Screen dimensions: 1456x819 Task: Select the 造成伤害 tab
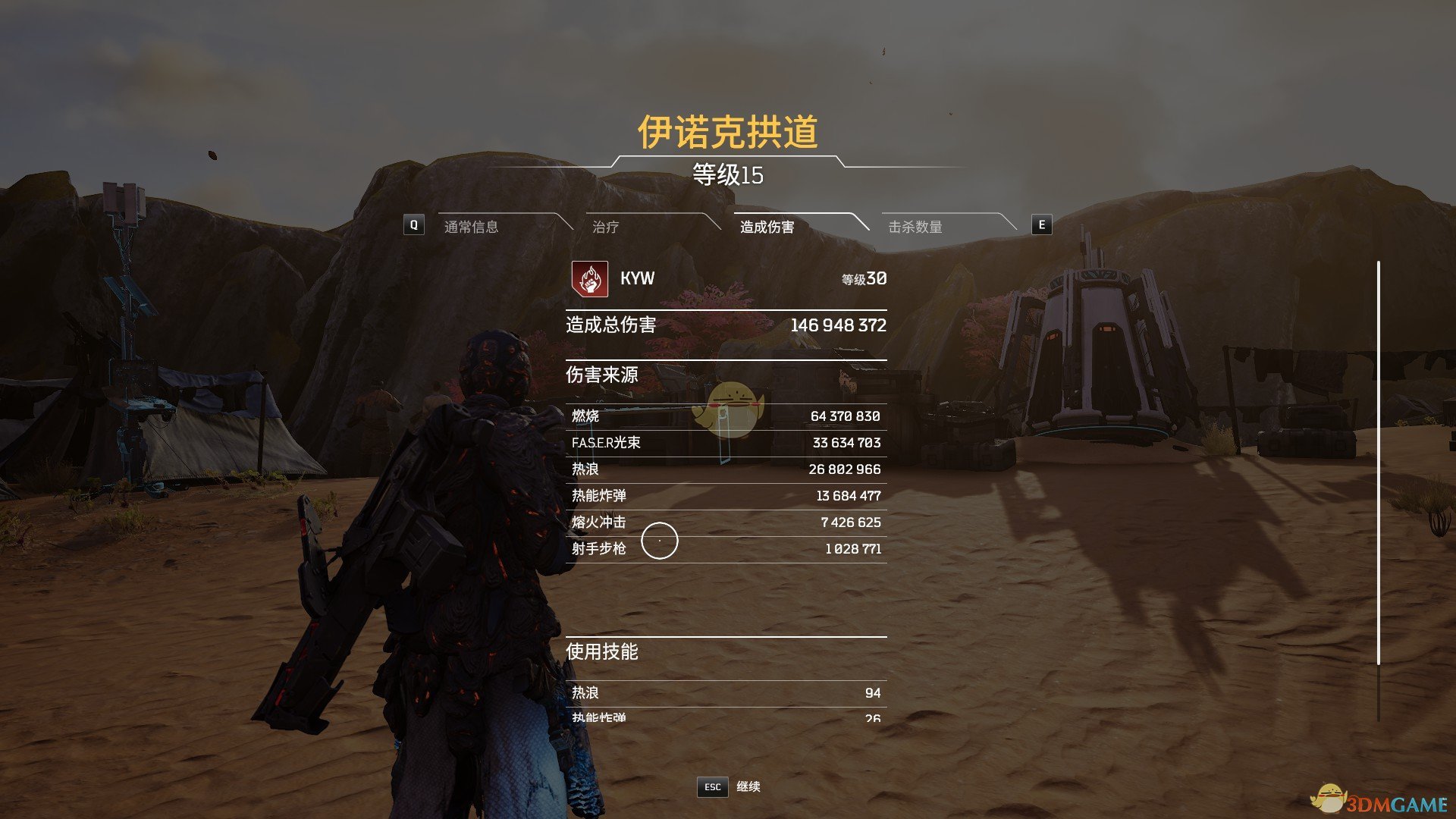click(x=767, y=227)
